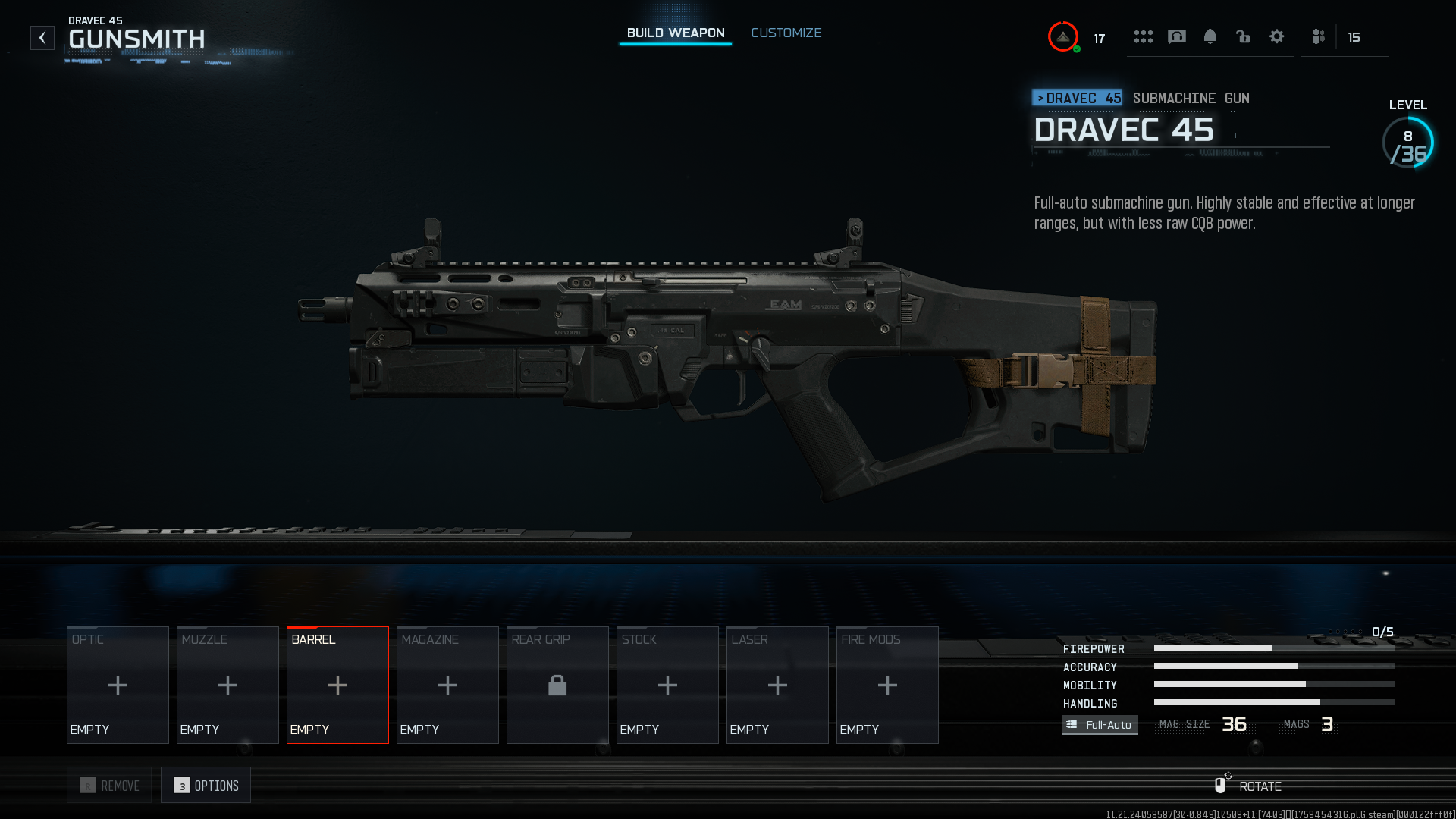This screenshot has width=1456, height=819.
Task: Click the open padlock icon
Action: [1243, 36]
